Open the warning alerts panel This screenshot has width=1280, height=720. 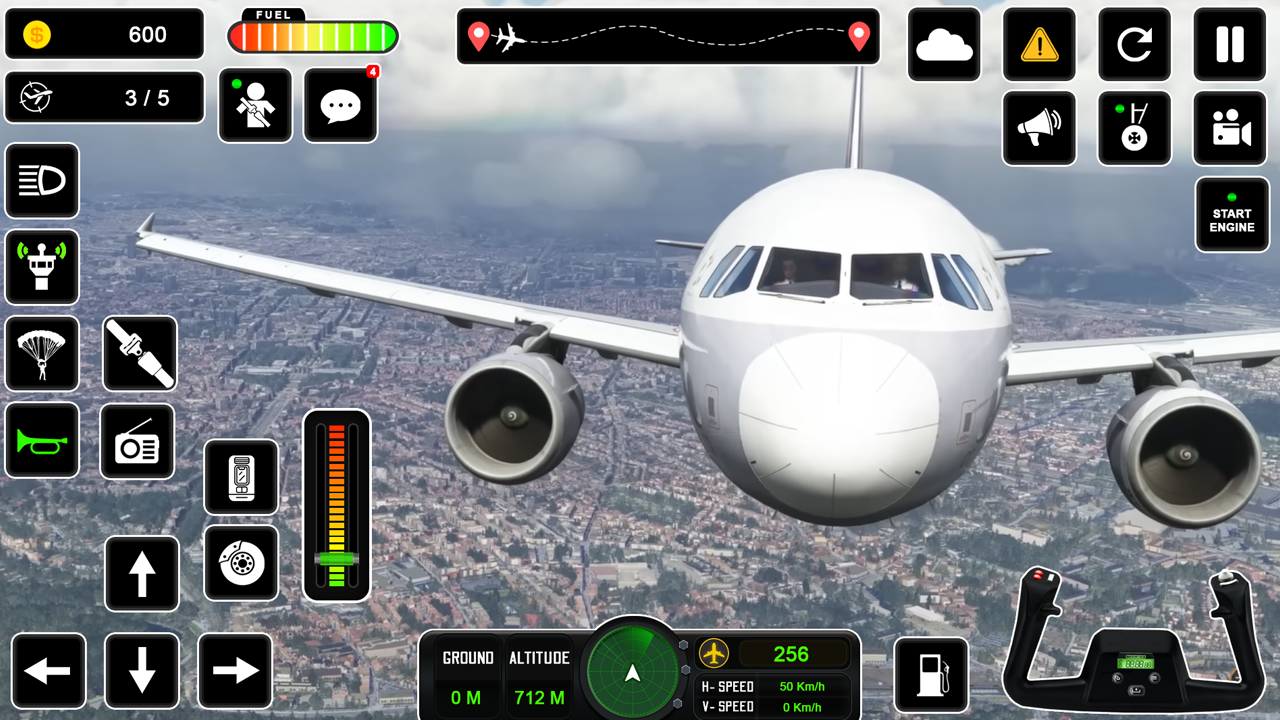(x=1039, y=44)
